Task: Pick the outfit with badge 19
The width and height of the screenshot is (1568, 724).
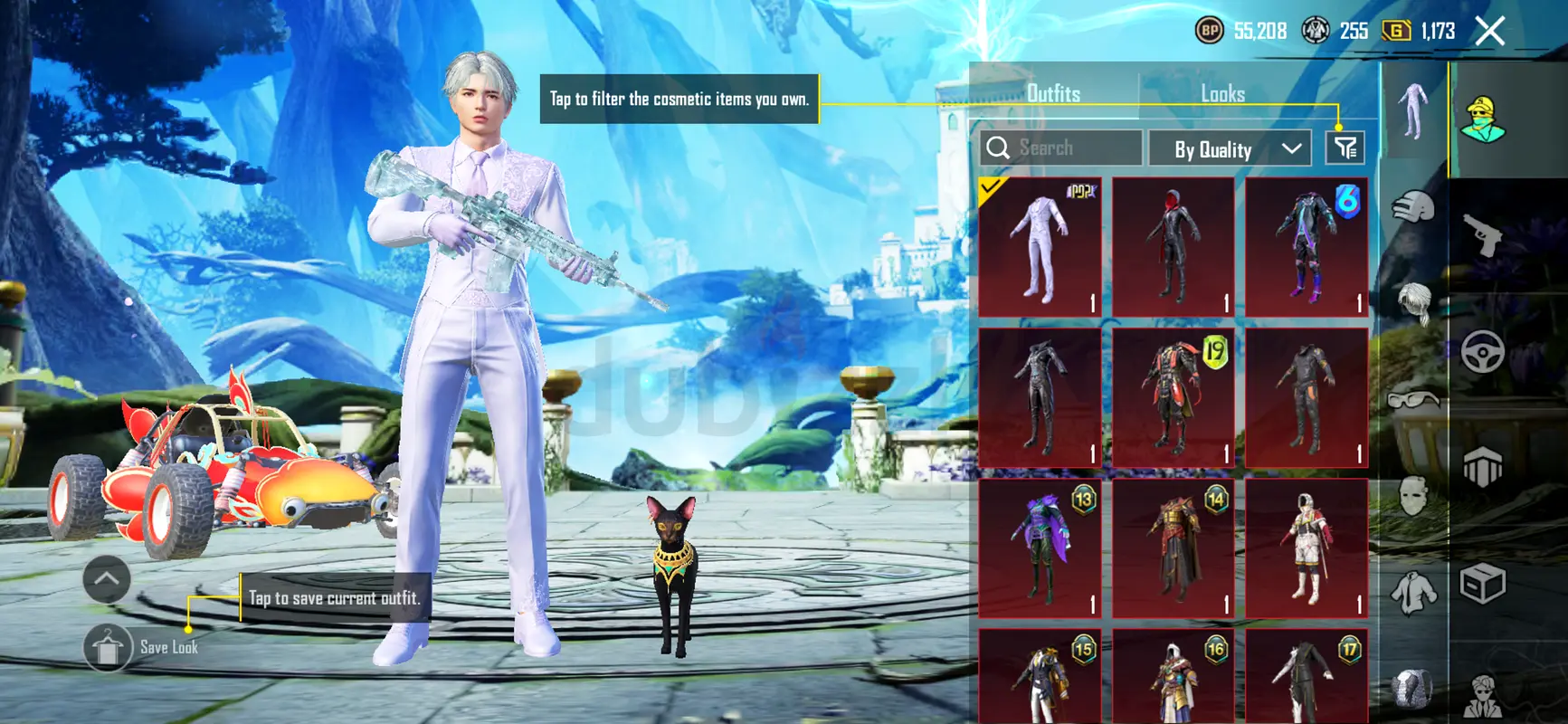Action: pyautogui.click(x=1173, y=397)
